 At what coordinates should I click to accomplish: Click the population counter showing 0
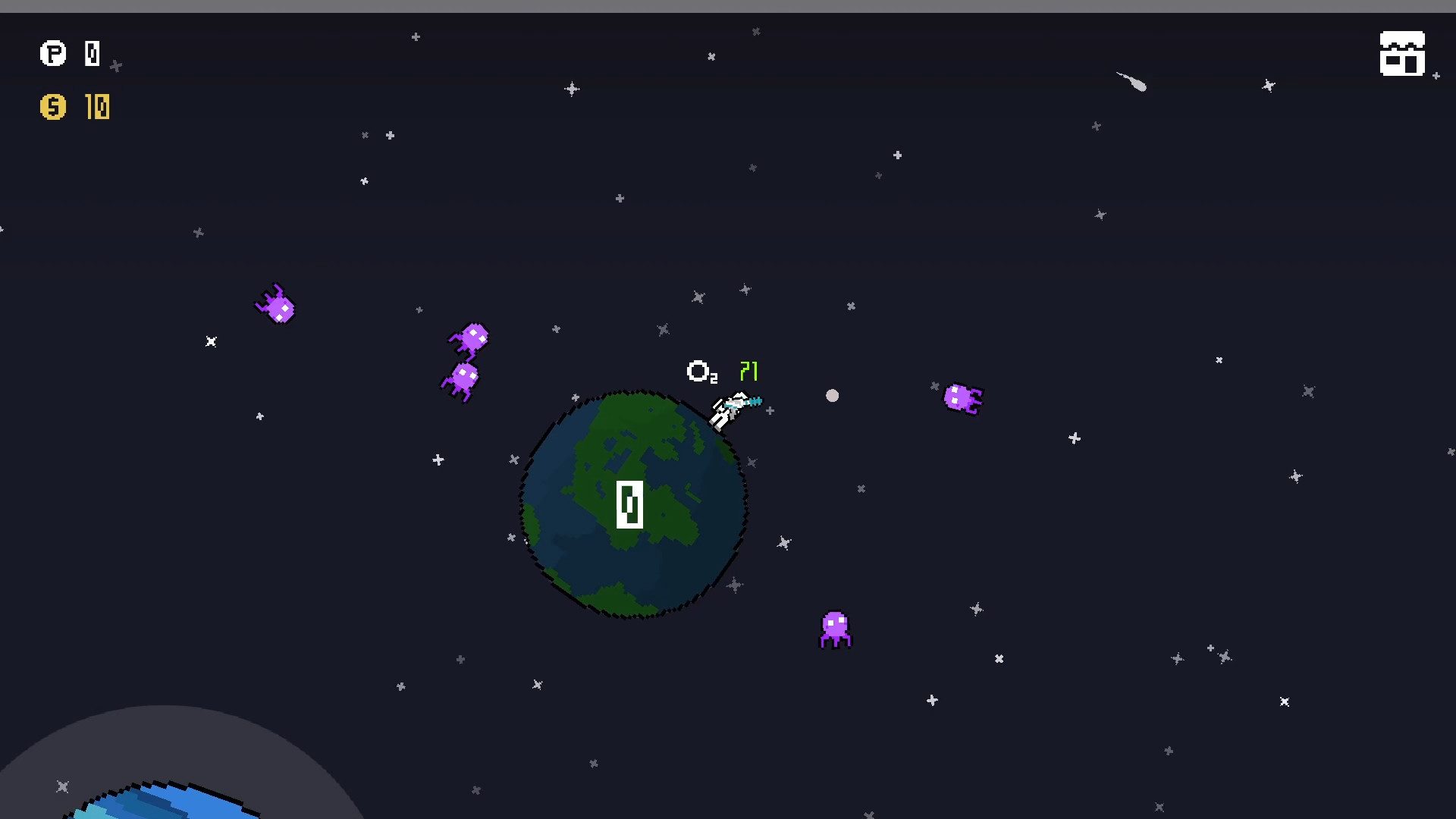pyautogui.click(x=629, y=504)
